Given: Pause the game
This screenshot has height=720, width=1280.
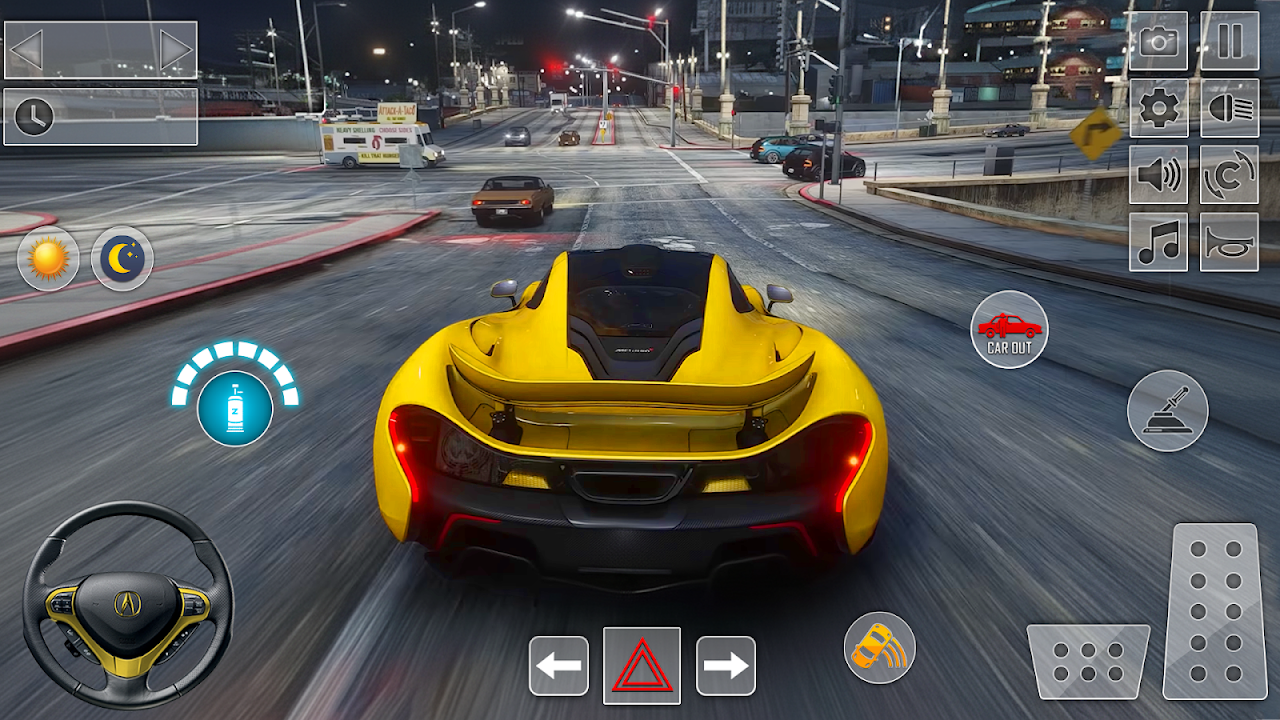Looking at the screenshot, I should coord(1230,41).
